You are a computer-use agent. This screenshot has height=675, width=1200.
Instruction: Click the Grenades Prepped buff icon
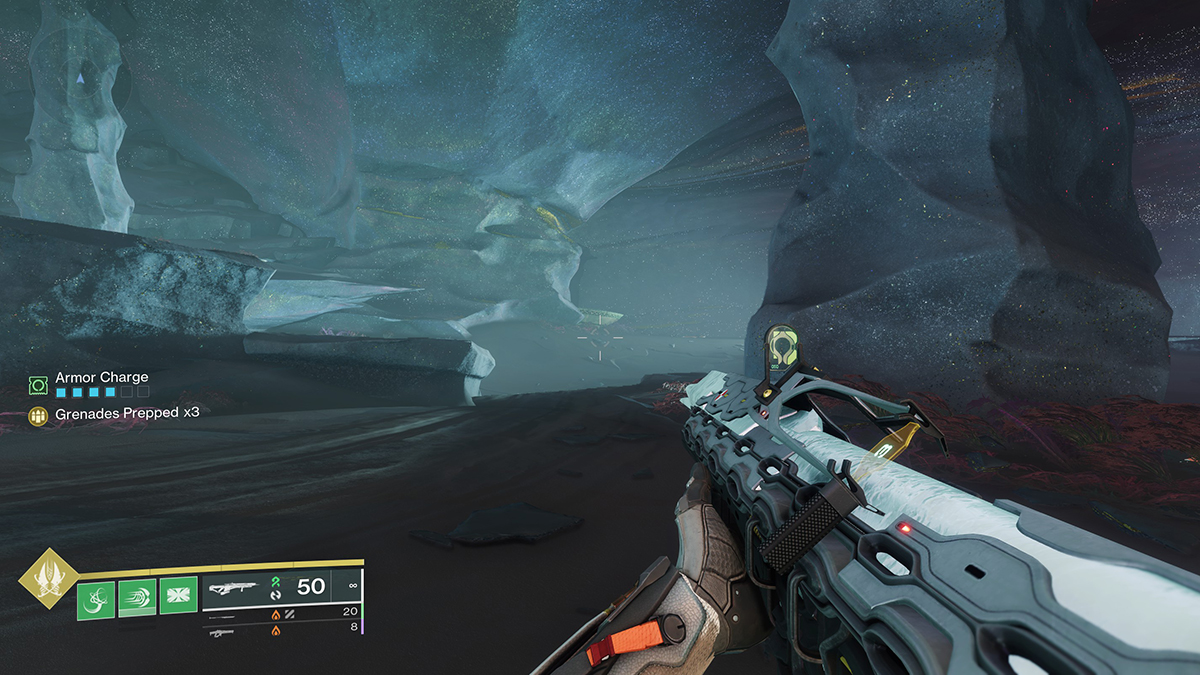coord(38,413)
